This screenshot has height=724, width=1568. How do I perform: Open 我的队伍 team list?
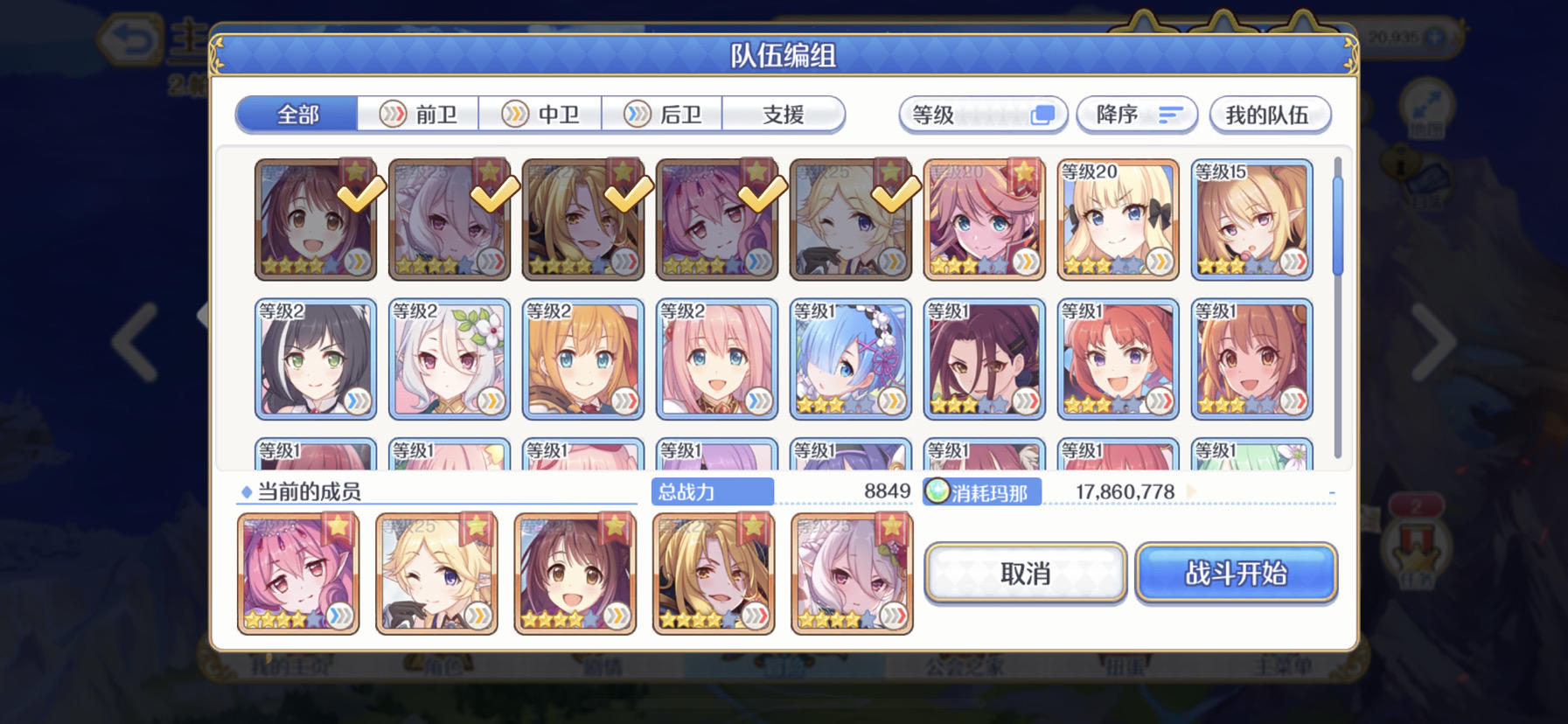click(x=1270, y=115)
